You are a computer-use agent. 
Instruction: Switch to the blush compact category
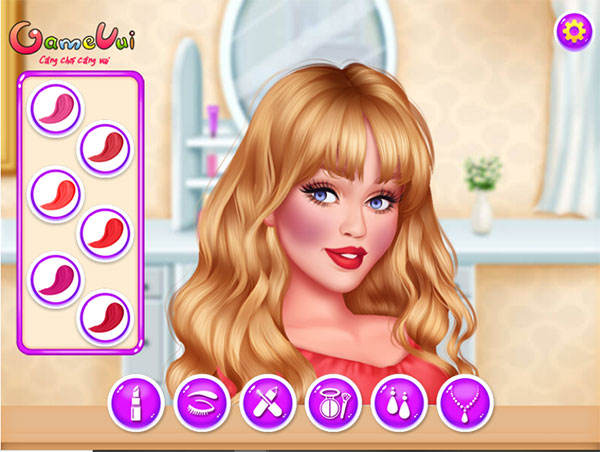point(334,402)
